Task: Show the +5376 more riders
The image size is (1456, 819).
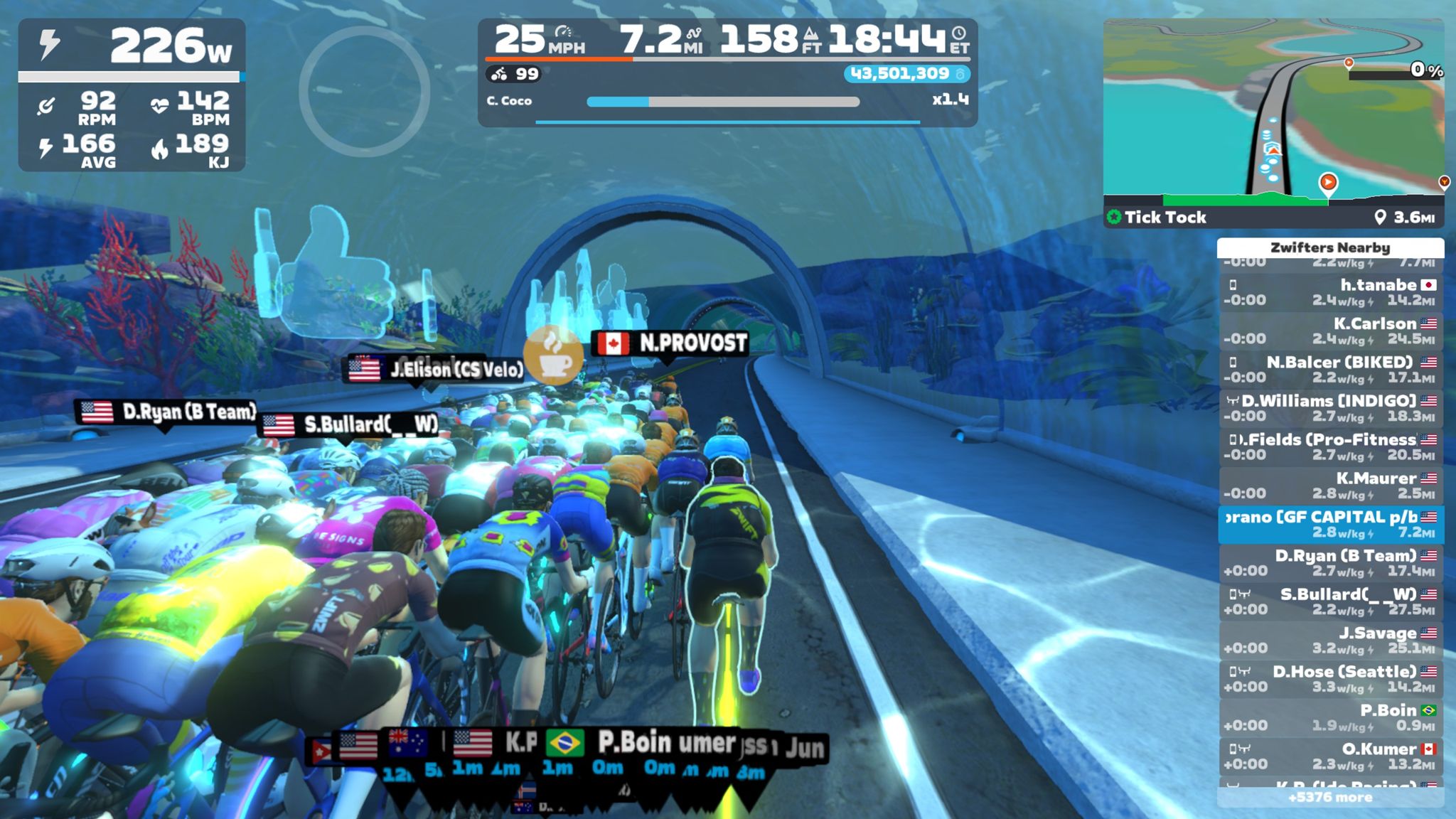Action: (1330, 797)
